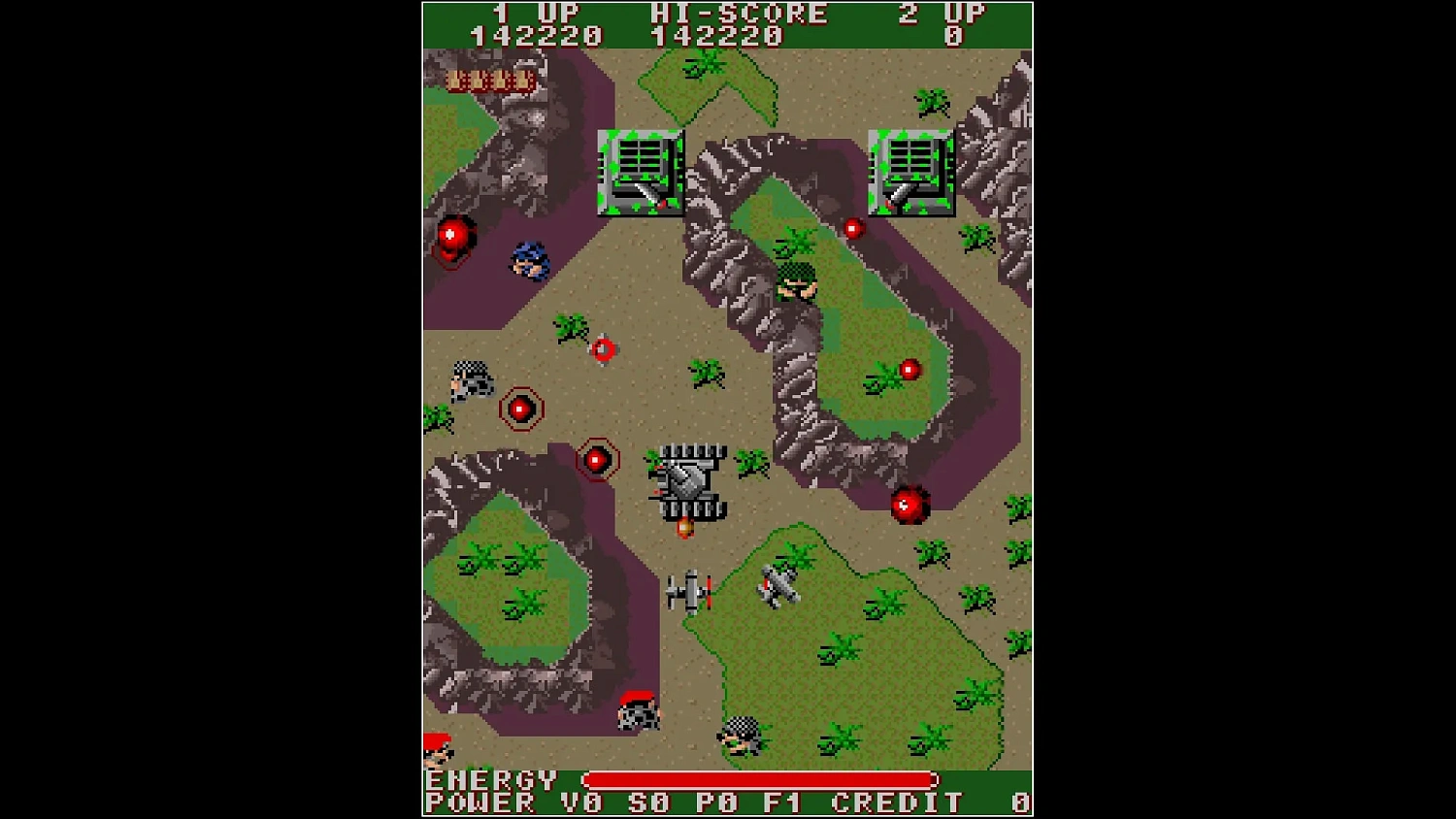The width and height of the screenshot is (1456, 819).
Task: Click the red ENERGY bar
Action: coord(760,780)
